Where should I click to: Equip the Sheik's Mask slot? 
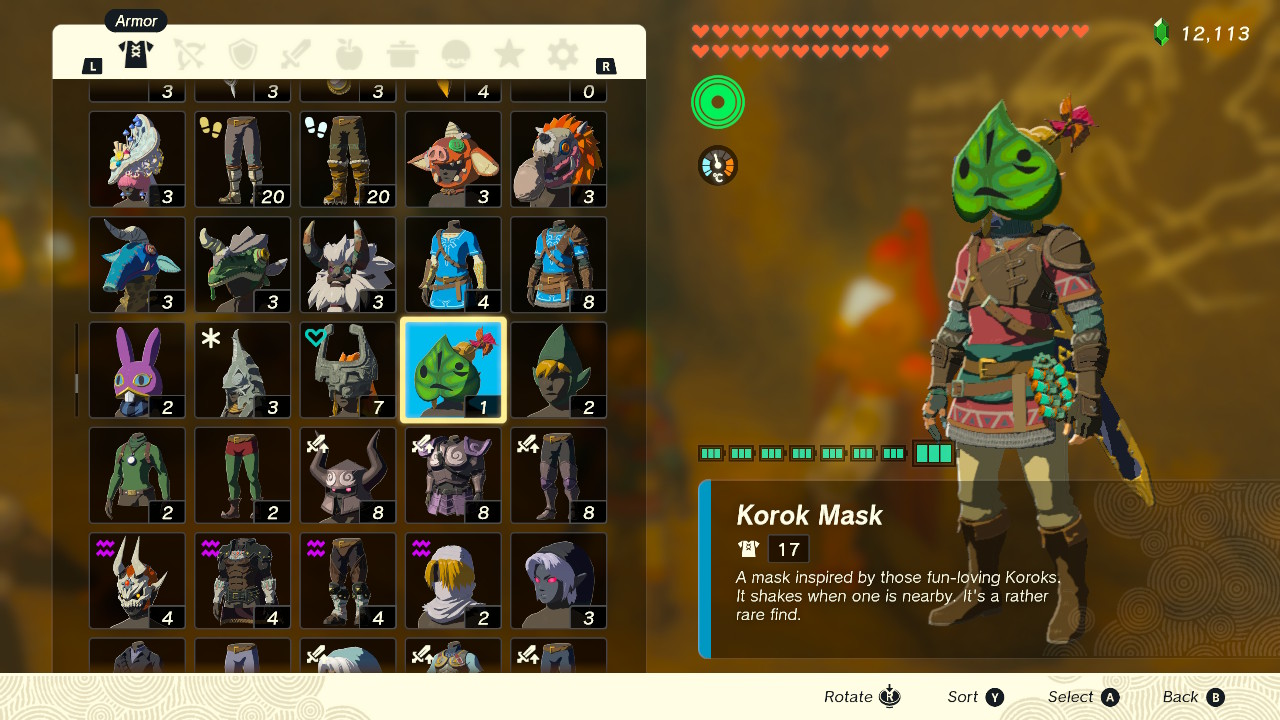453,581
